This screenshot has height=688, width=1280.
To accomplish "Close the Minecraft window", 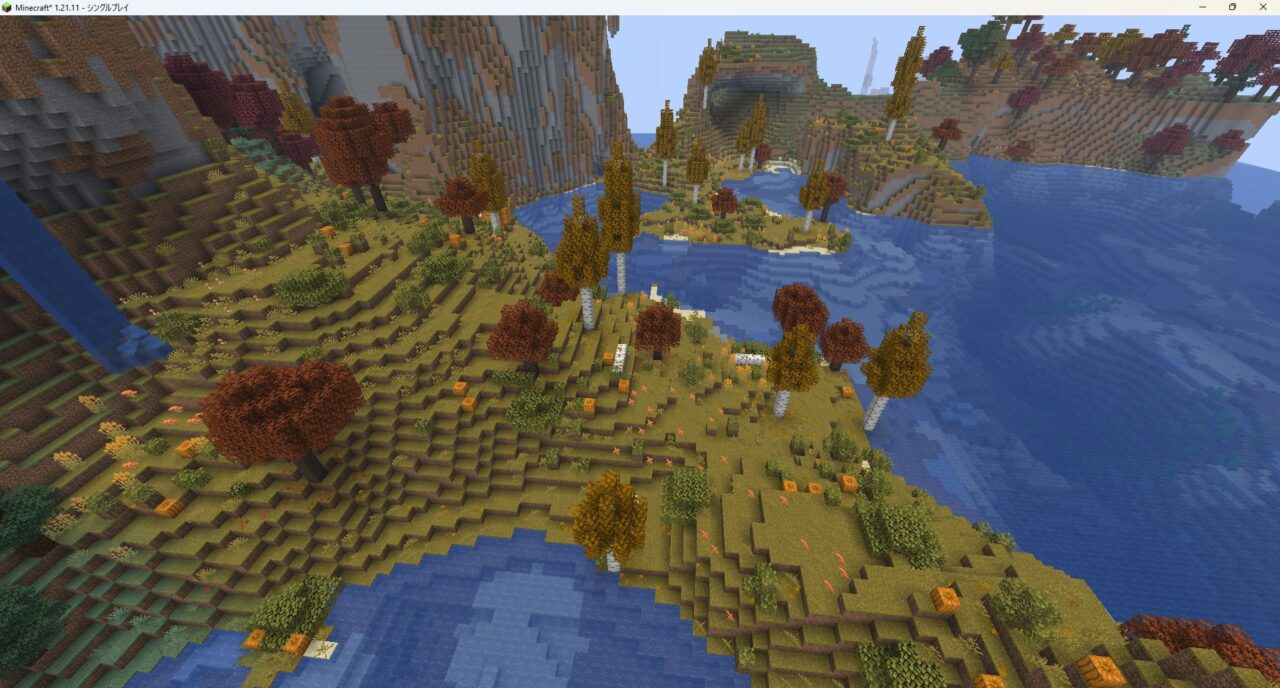I will click(1262, 7).
